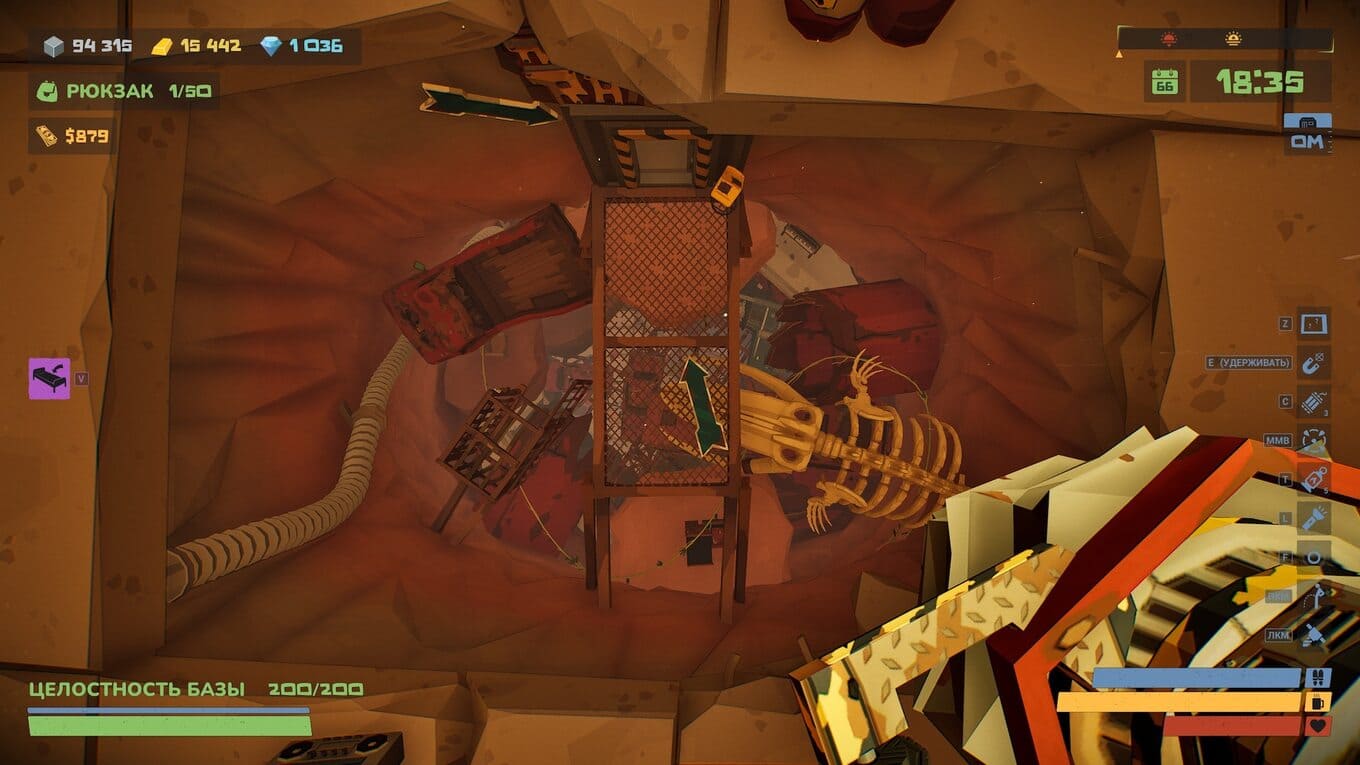Image resolution: width=1360 pixels, height=765 pixels.
Task: Open the framed map screen icon
Action: [x=1313, y=324]
